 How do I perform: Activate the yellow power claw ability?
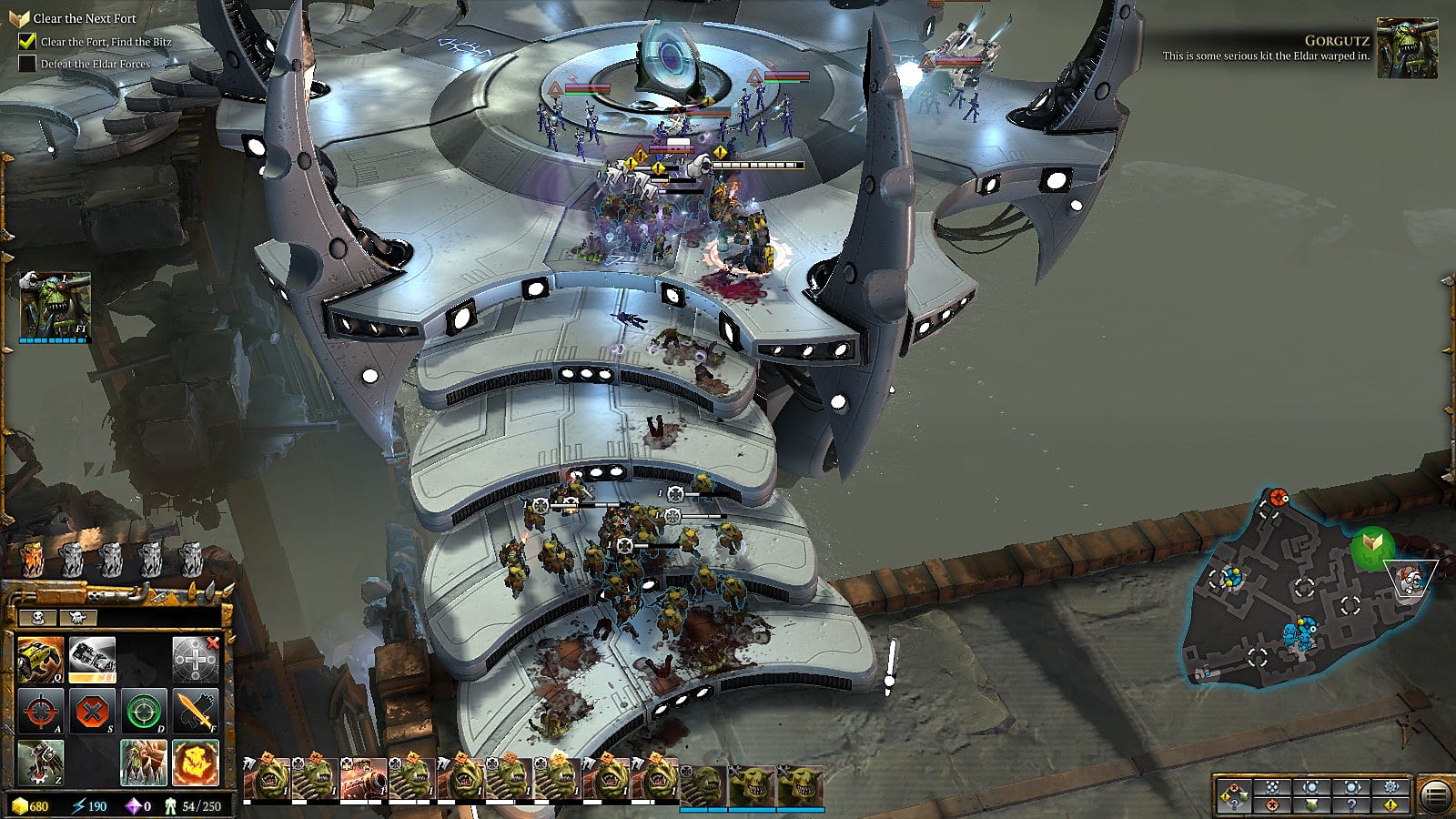click(40, 659)
